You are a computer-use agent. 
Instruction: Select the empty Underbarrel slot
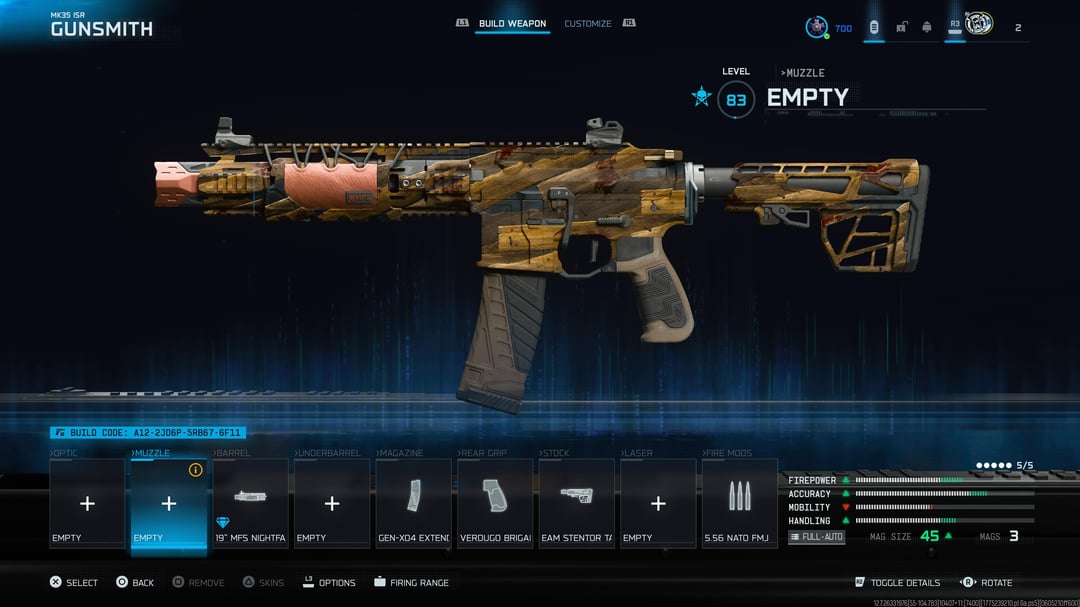[332, 503]
